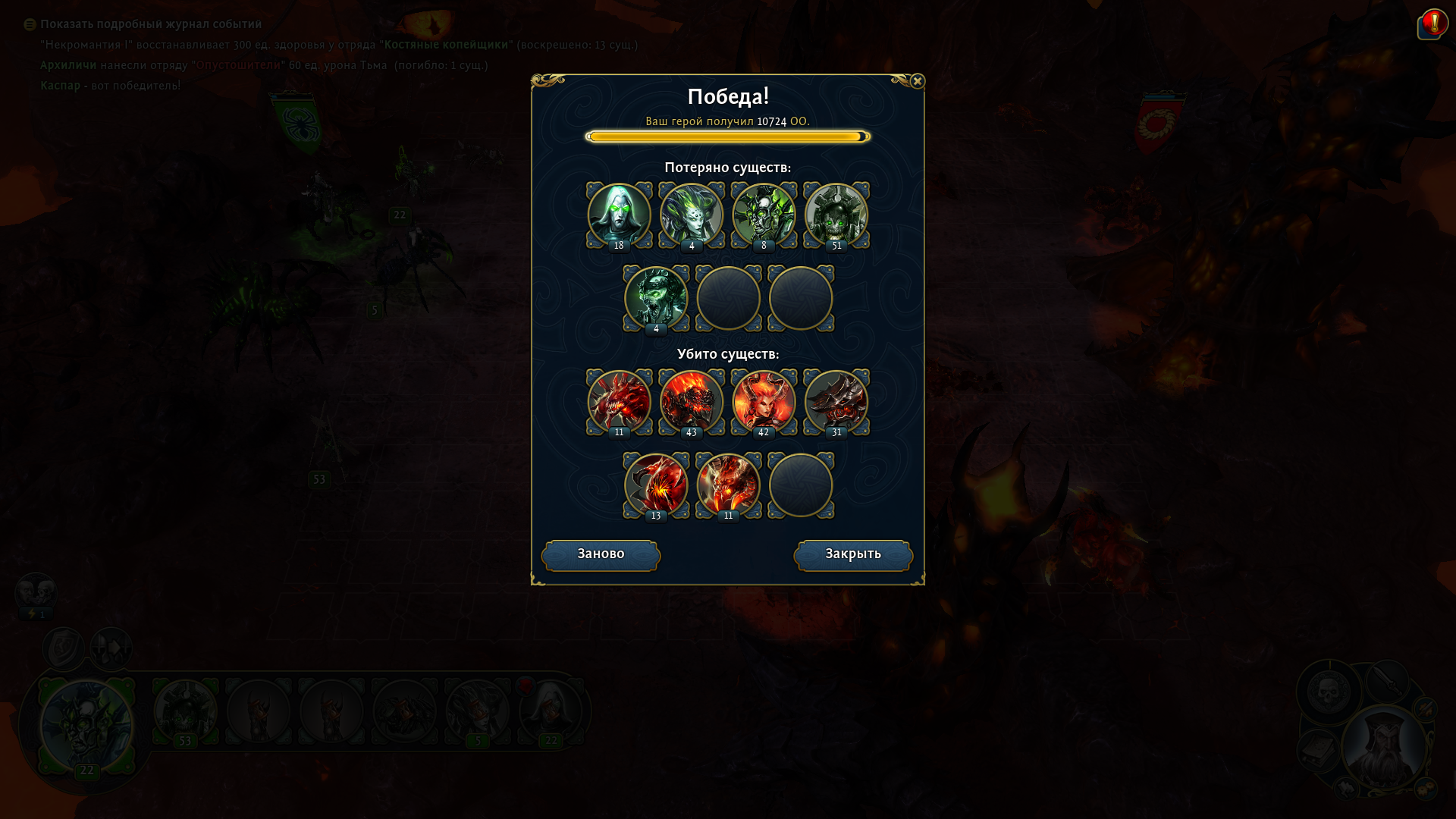This screenshot has width=1456, height=819.
Task: Click the Заново replay button
Action: [601, 555]
